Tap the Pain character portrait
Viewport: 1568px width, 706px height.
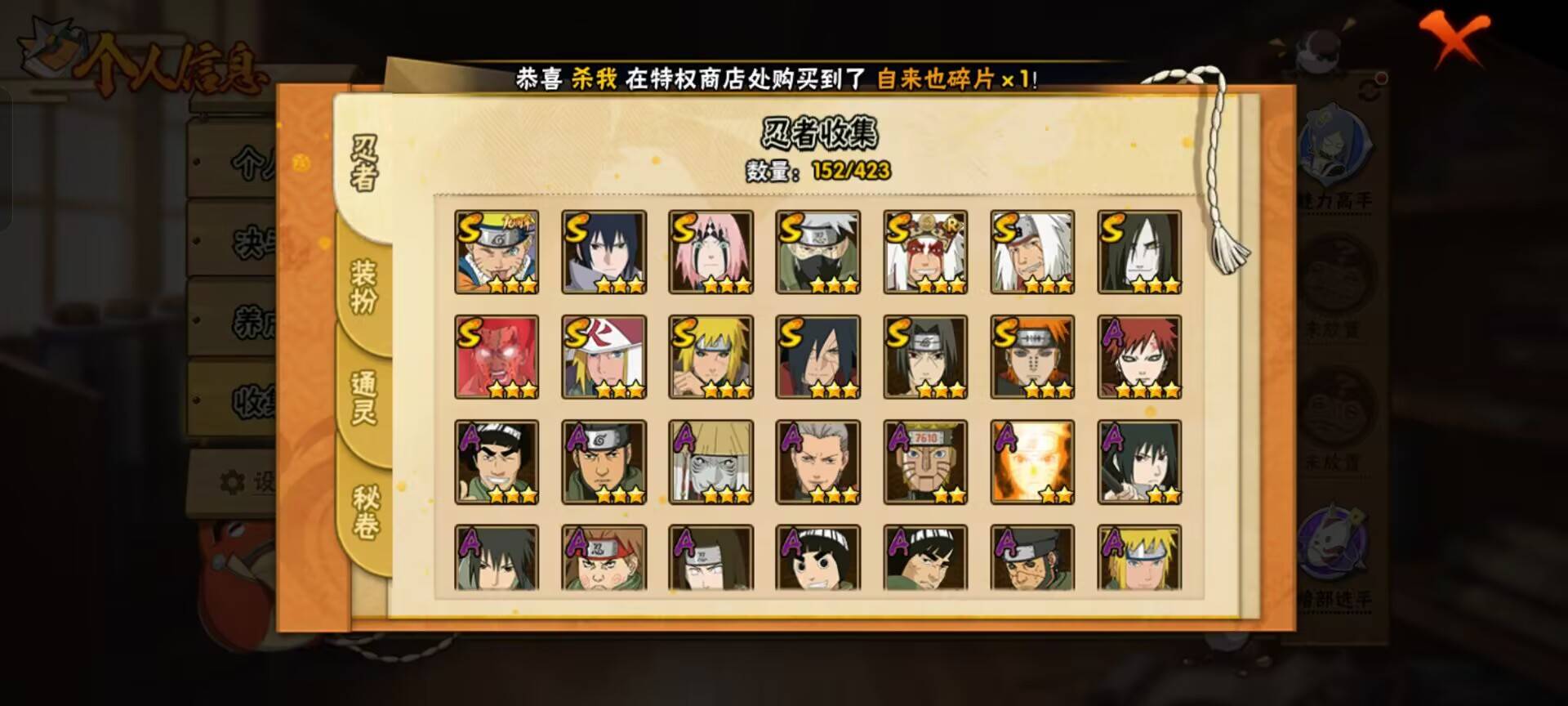(x=1031, y=357)
